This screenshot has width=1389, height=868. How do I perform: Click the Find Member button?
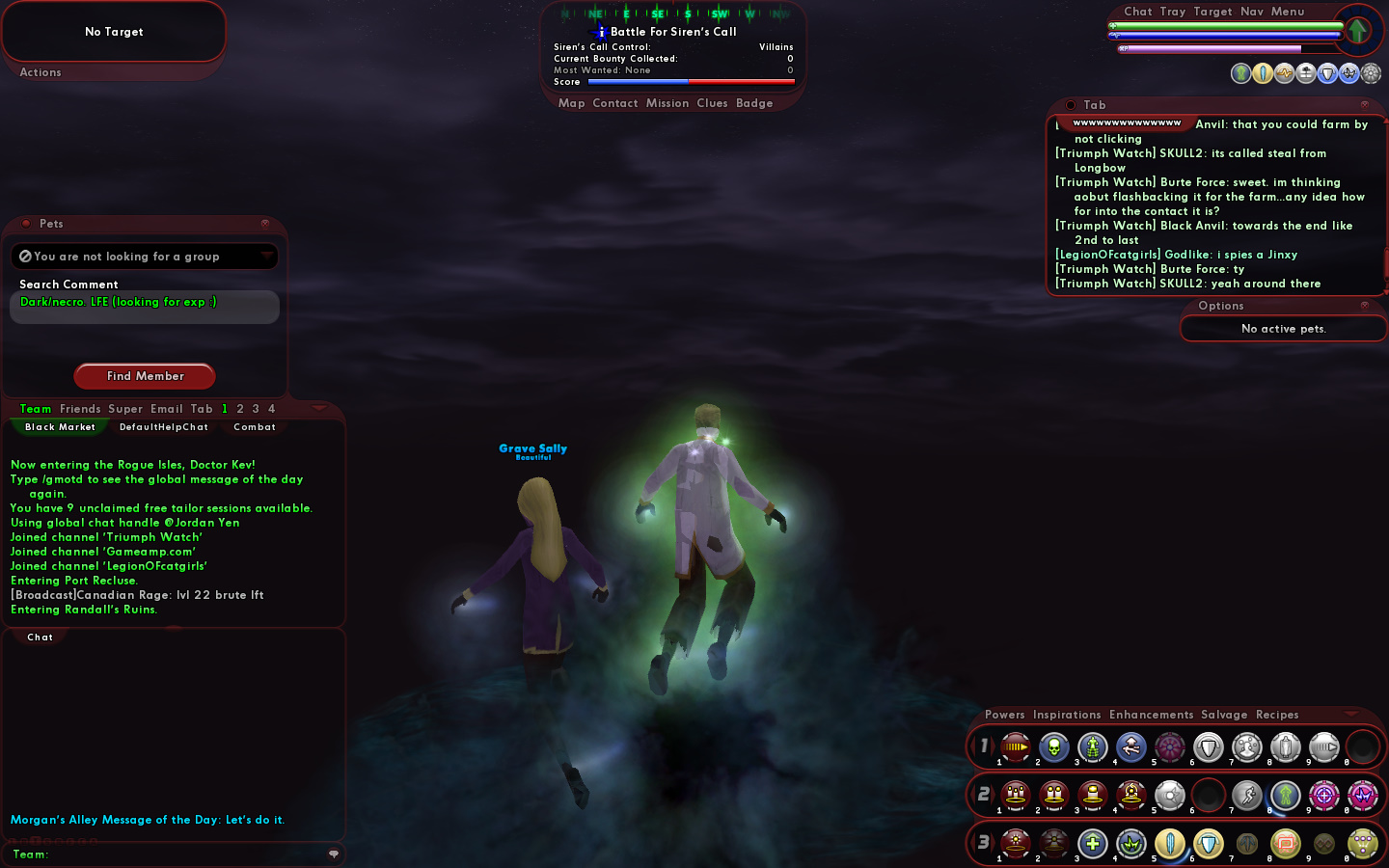click(145, 376)
